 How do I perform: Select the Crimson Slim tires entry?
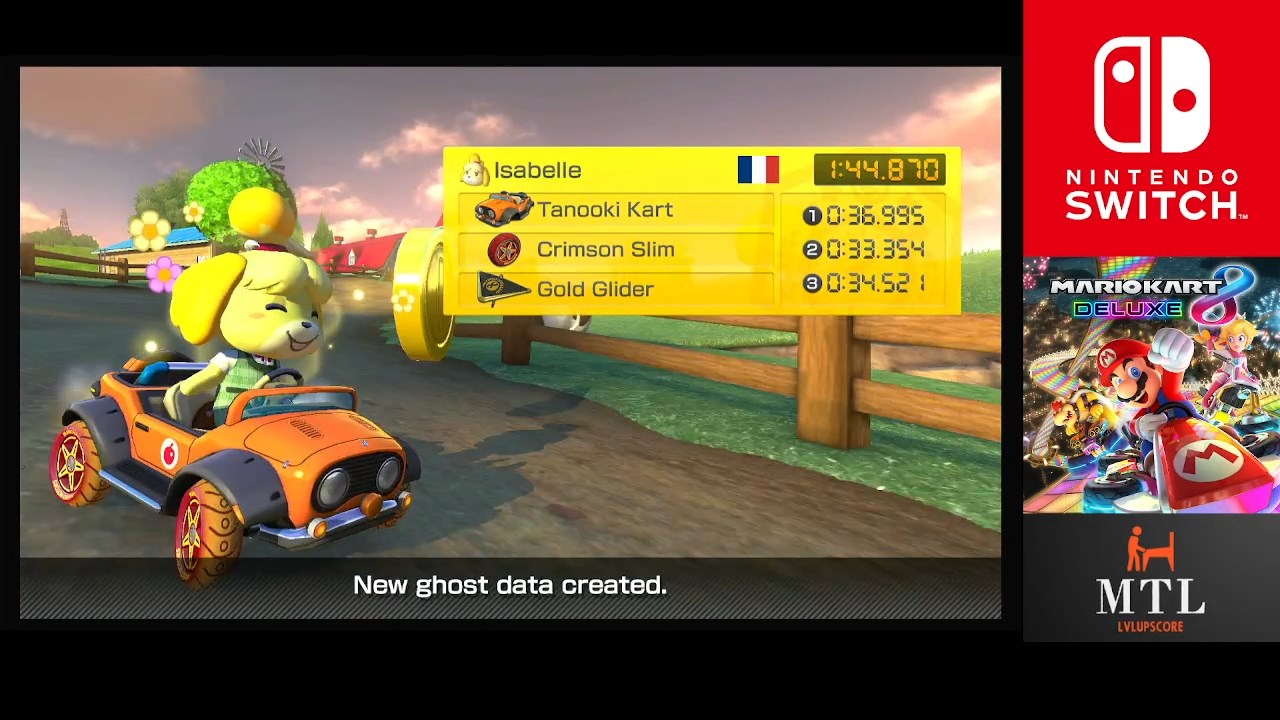(x=605, y=250)
